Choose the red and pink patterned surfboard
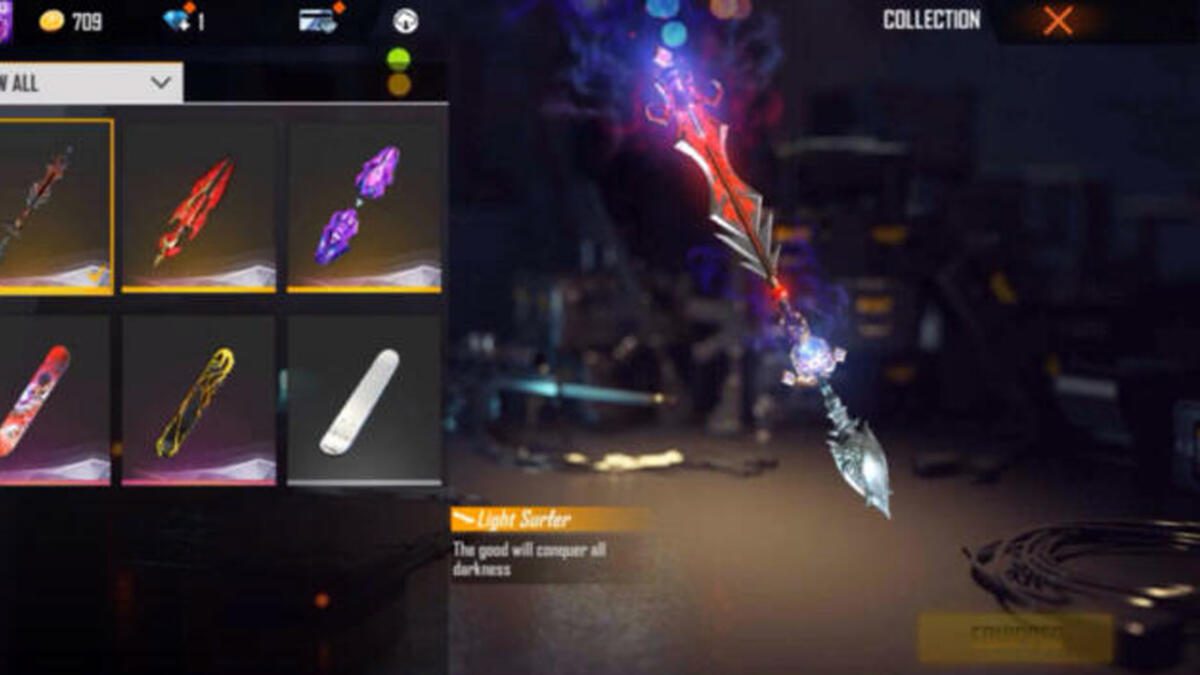 click(50, 400)
